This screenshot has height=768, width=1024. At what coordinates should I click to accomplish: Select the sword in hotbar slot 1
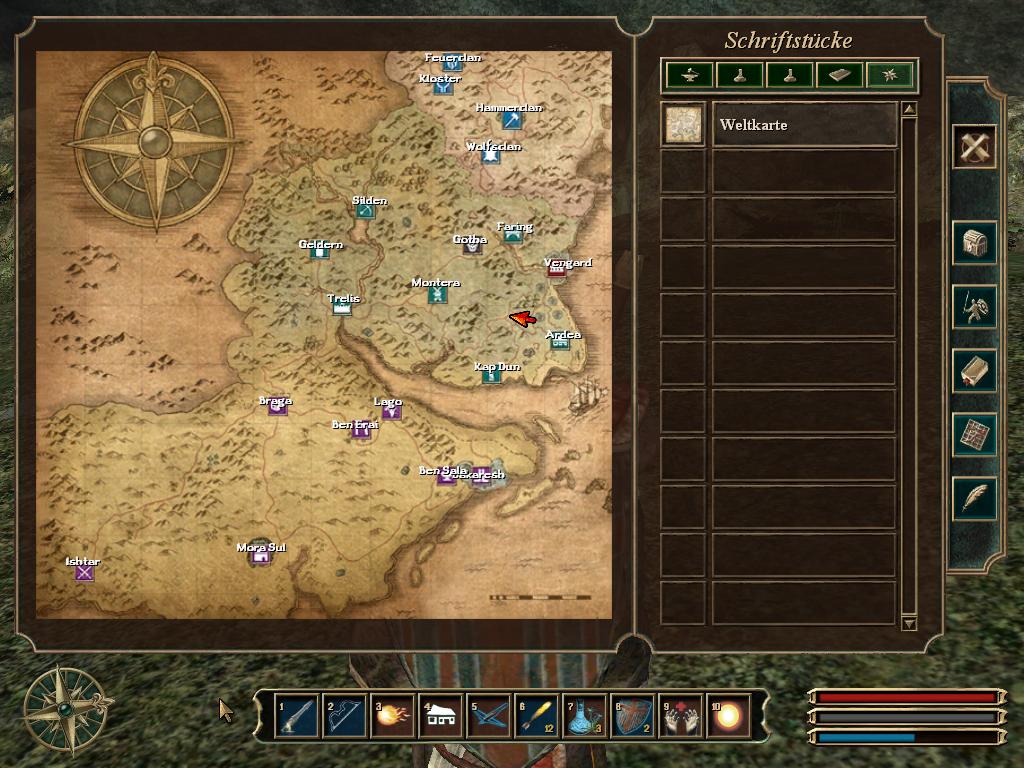296,716
